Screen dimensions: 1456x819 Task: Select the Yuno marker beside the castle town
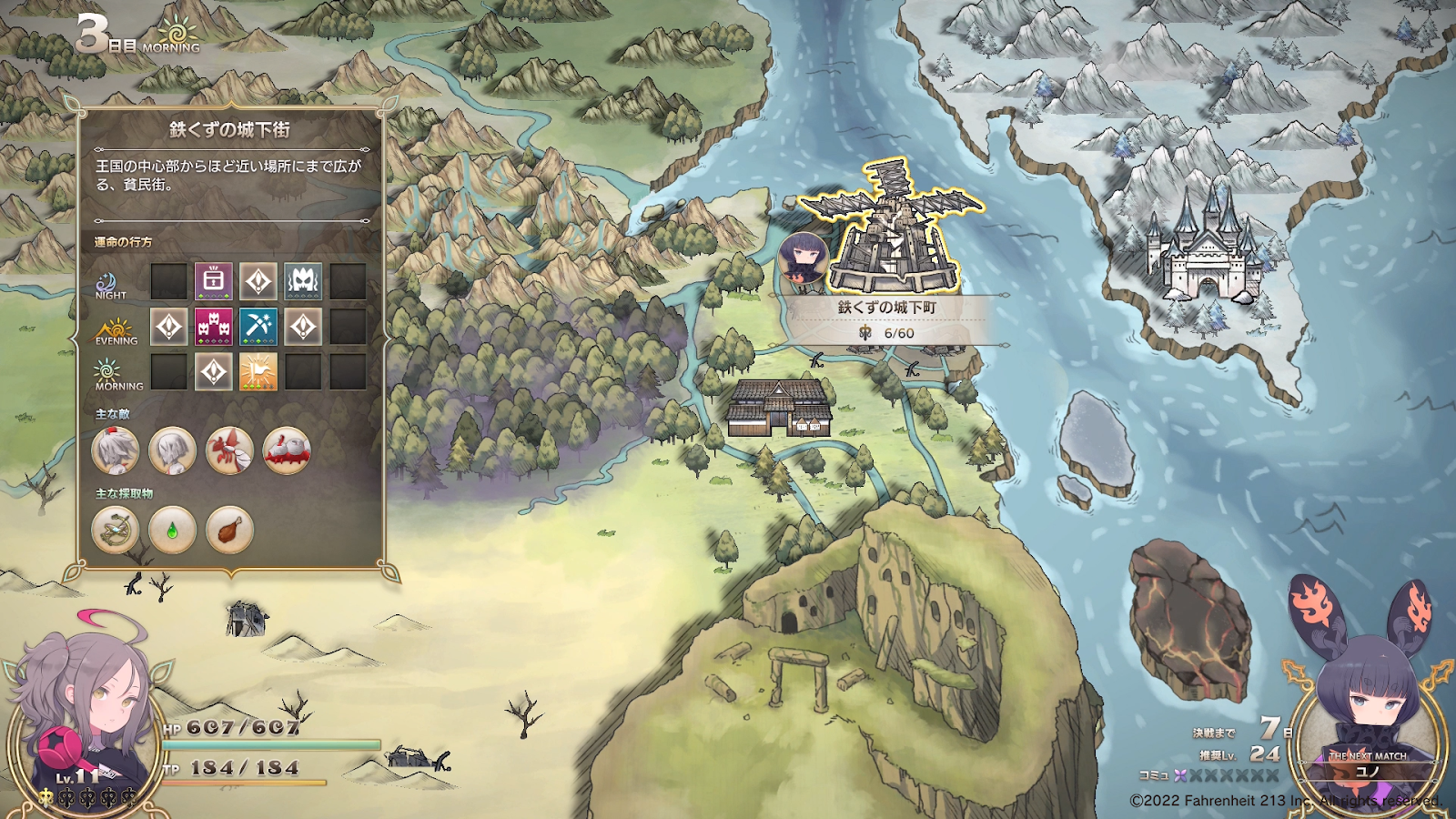tap(803, 258)
